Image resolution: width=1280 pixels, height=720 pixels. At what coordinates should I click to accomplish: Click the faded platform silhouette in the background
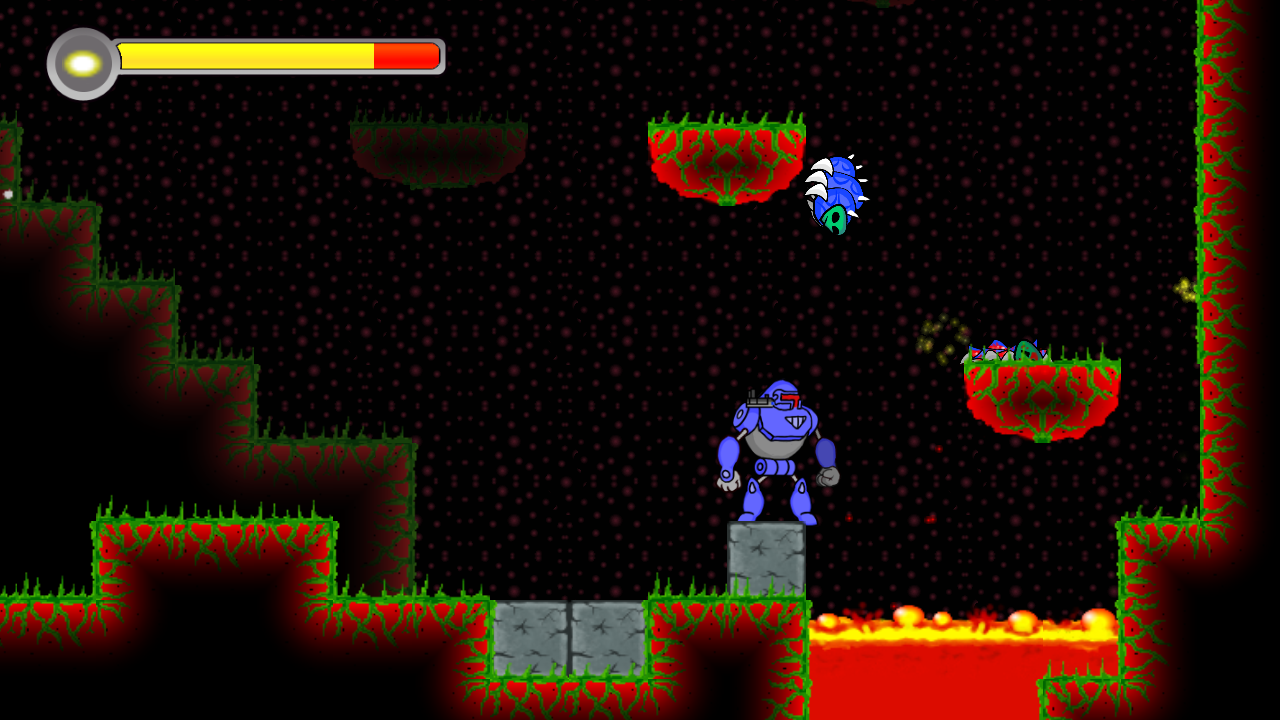pos(440,150)
